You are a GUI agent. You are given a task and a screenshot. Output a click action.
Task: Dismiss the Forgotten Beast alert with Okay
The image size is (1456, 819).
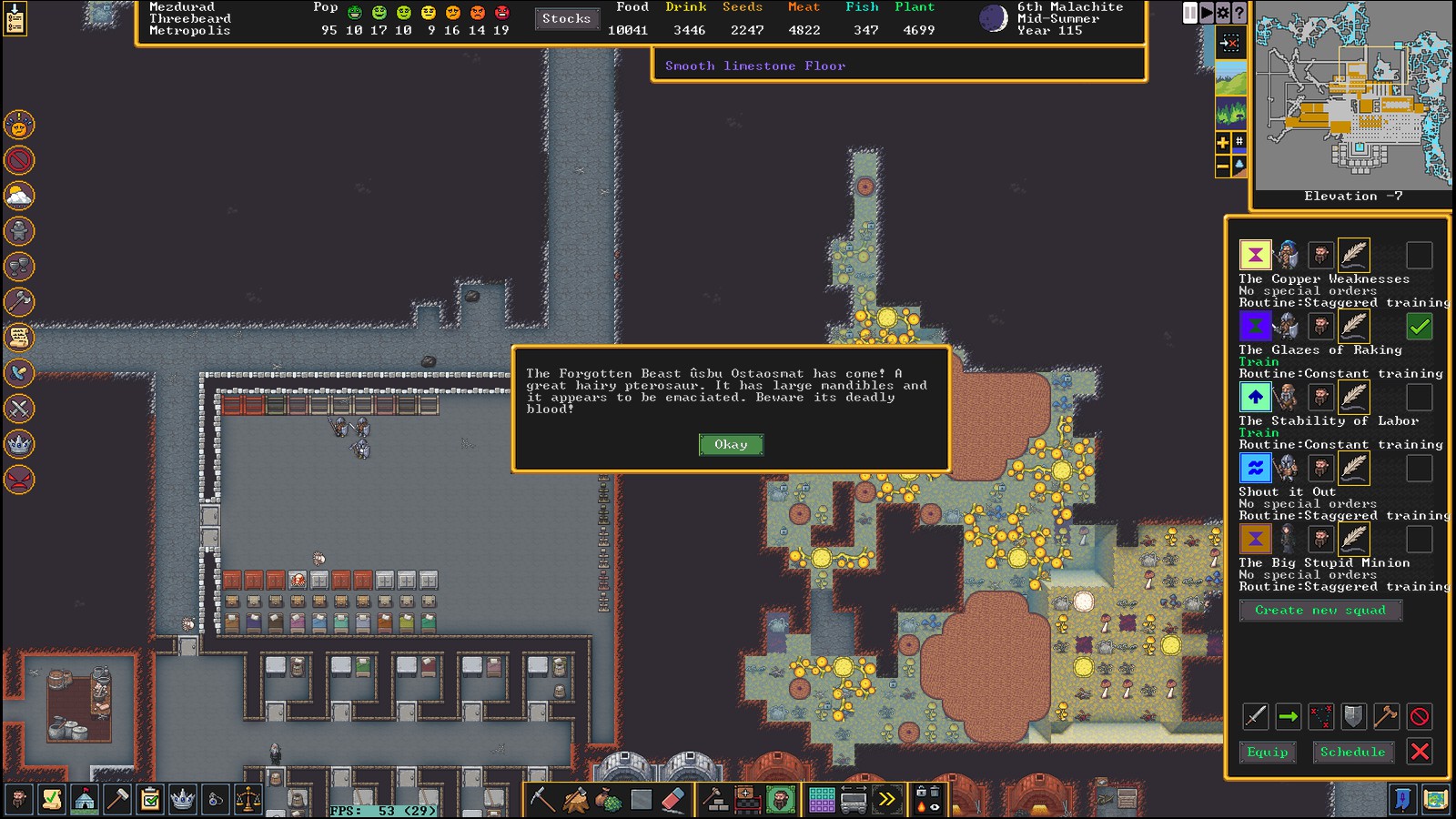731,444
